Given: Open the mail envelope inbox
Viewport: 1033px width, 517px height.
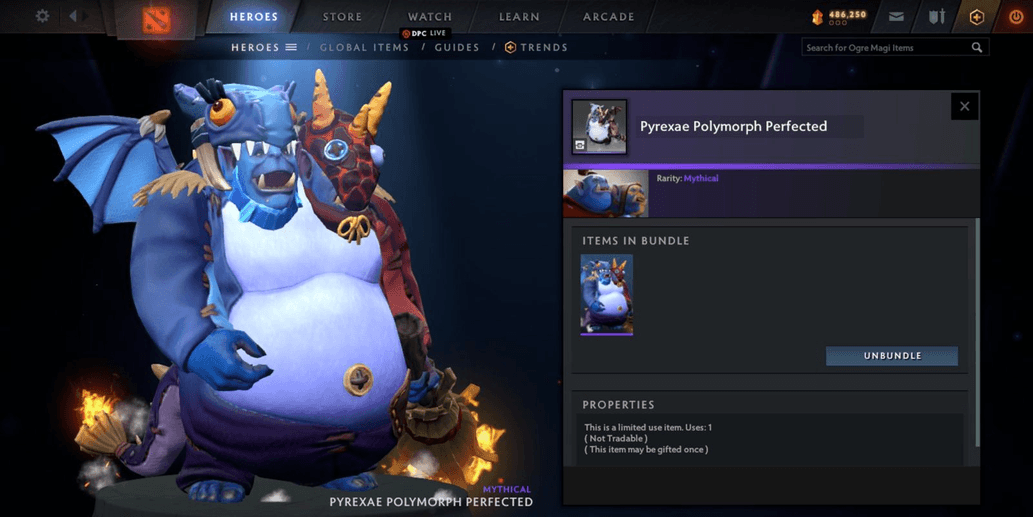Looking at the screenshot, I should click(x=896, y=17).
